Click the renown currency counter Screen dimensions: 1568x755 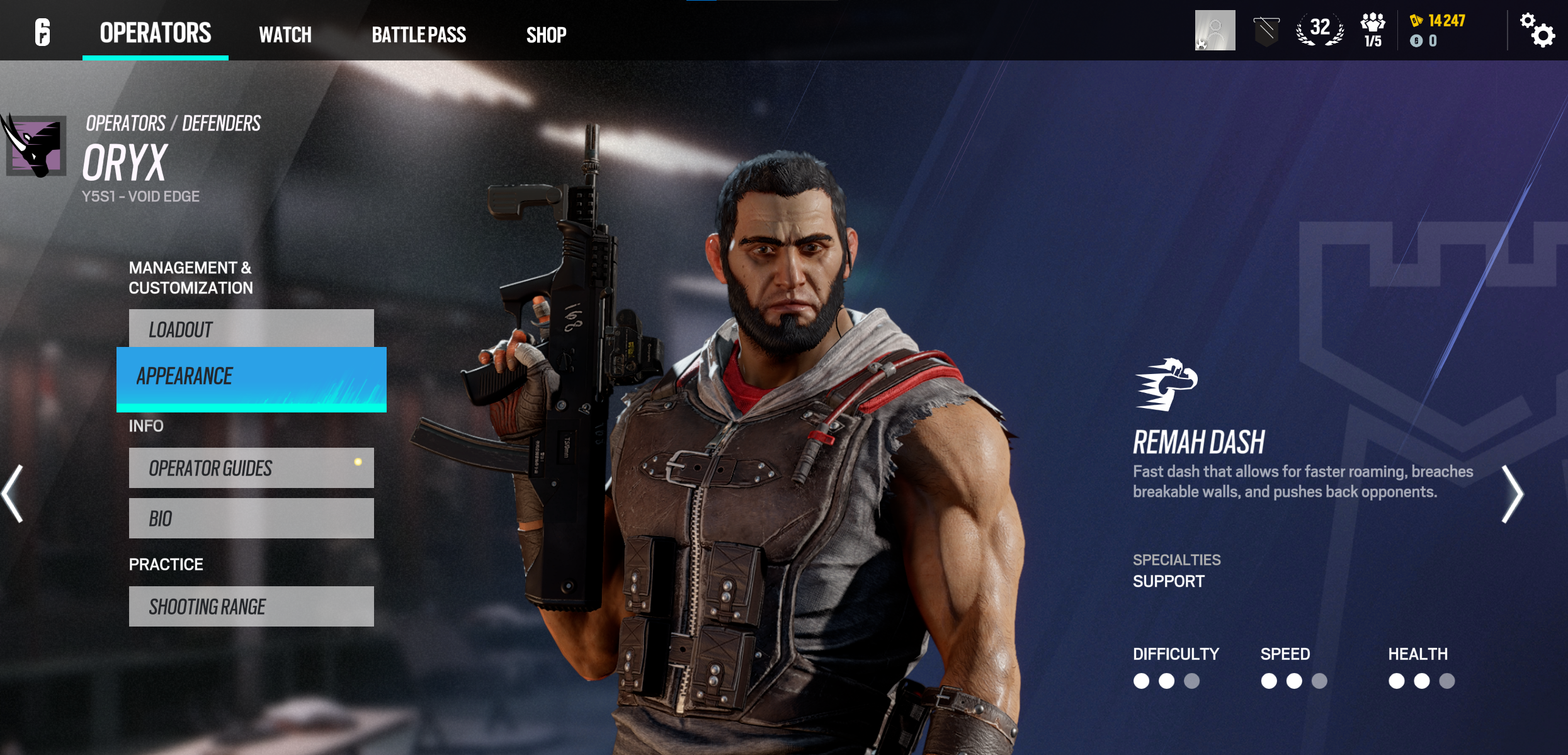pyautogui.click(x=1440, y=21)
